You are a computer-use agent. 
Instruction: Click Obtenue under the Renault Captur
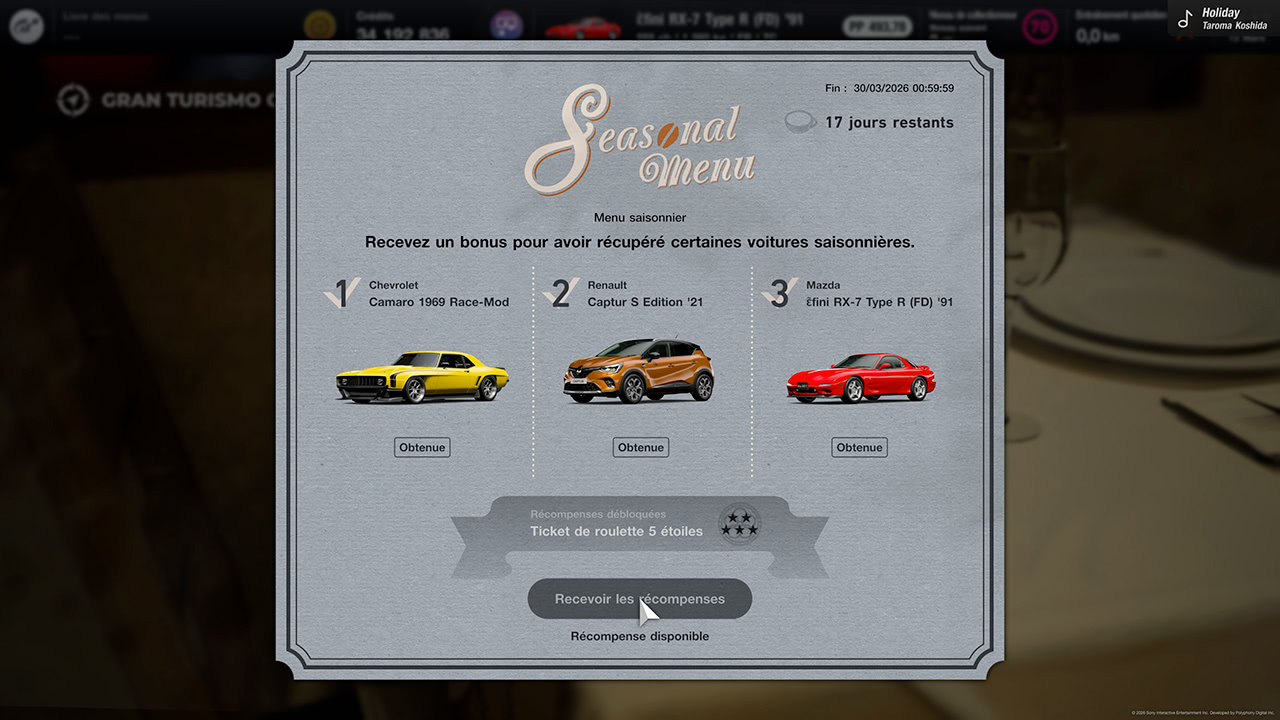(x=640, y=447)
